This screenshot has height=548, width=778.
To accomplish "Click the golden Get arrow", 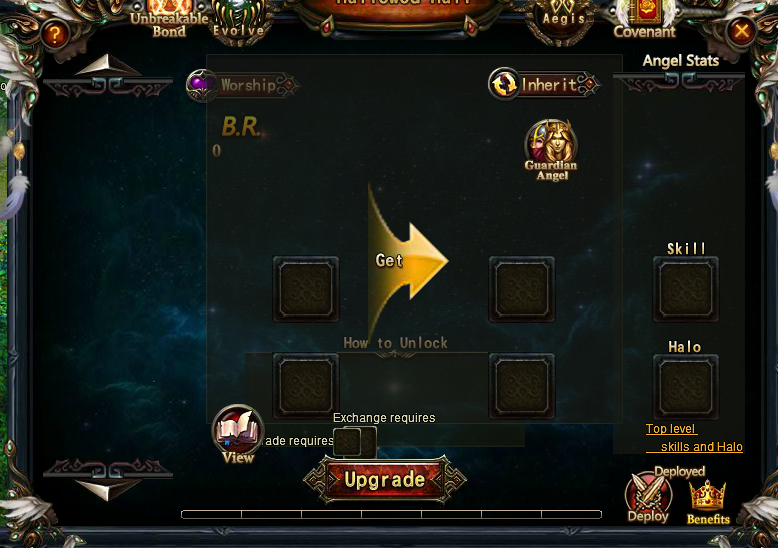I will click(408, 260).
